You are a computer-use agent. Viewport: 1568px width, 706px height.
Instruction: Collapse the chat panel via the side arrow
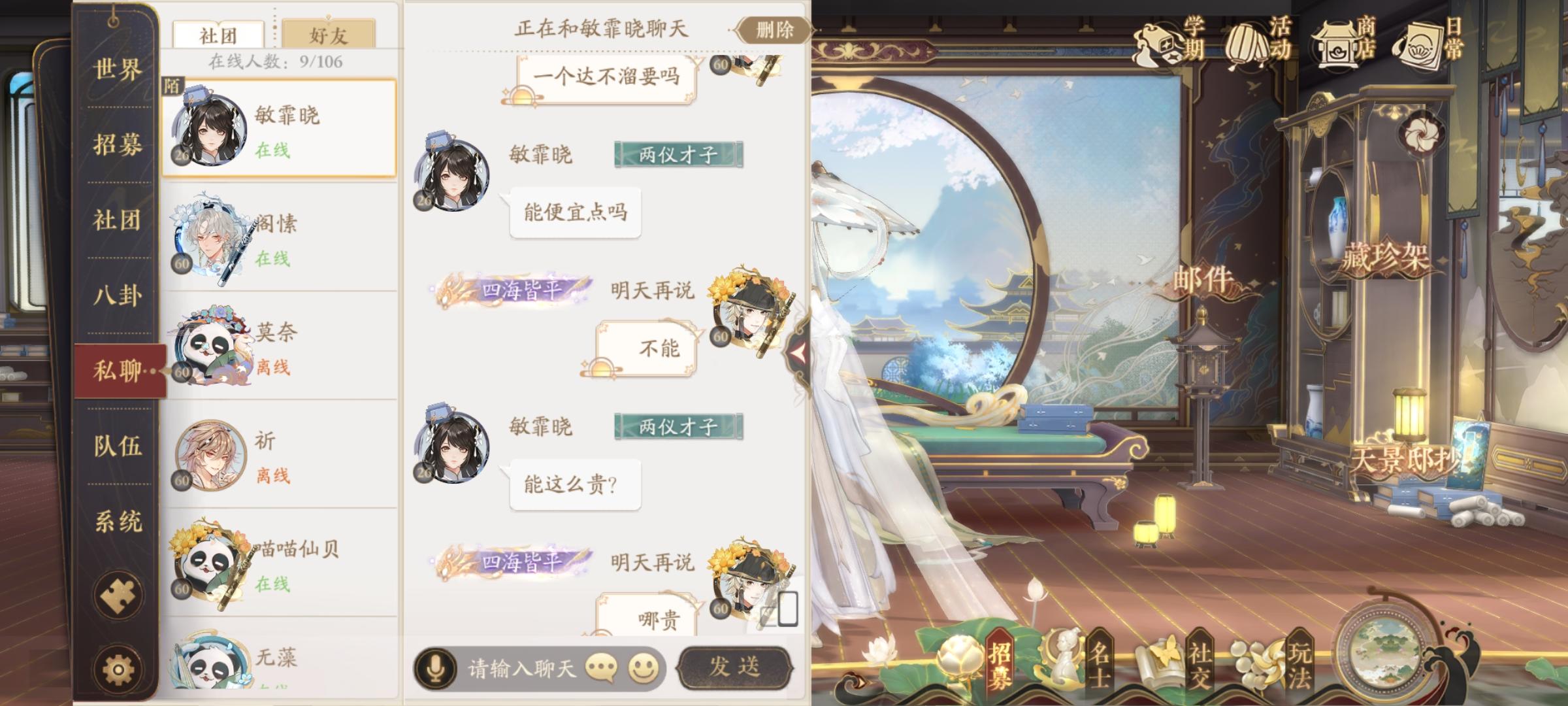click(x=798, y=353)
